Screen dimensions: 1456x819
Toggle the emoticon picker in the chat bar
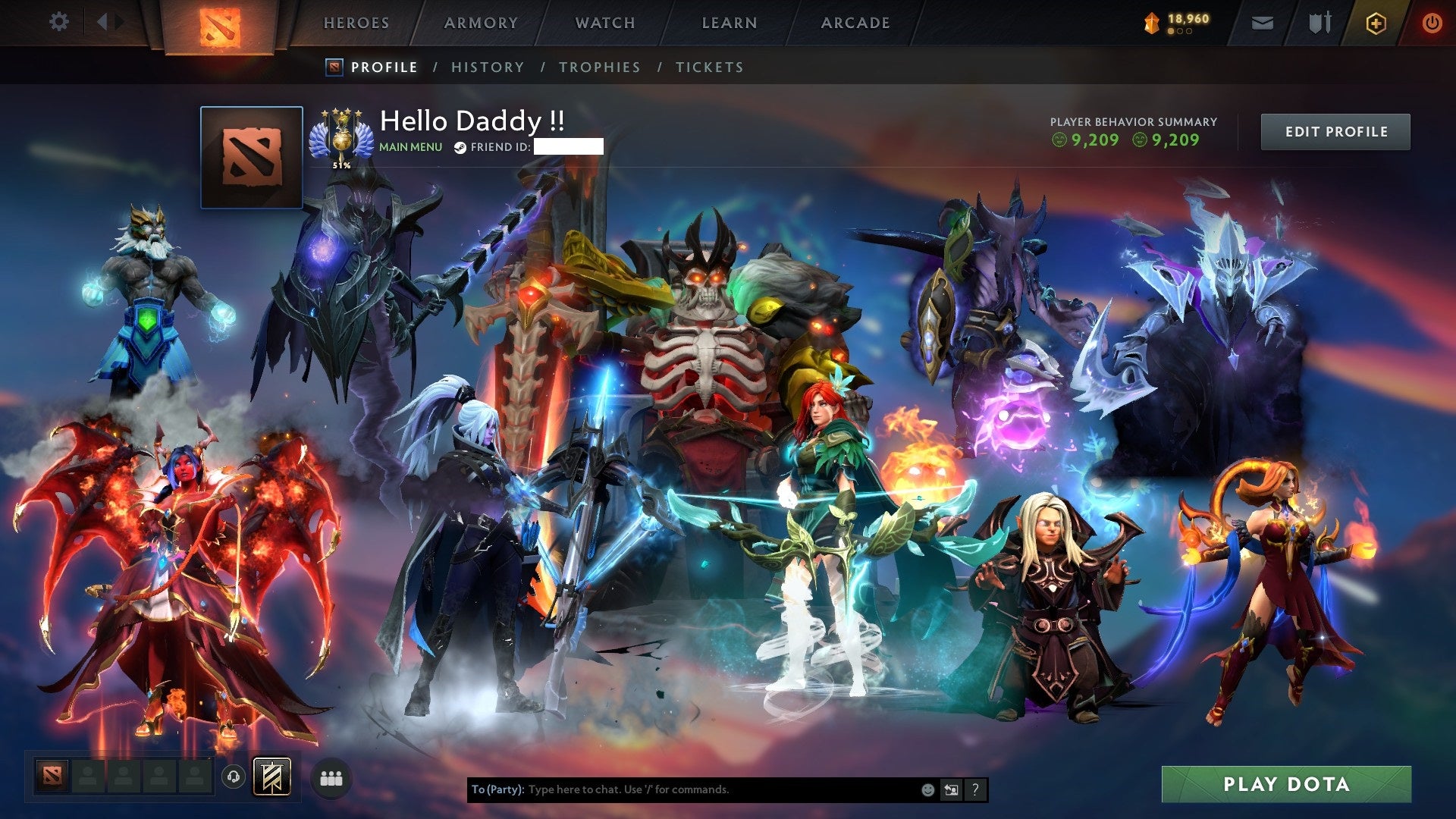927,789
